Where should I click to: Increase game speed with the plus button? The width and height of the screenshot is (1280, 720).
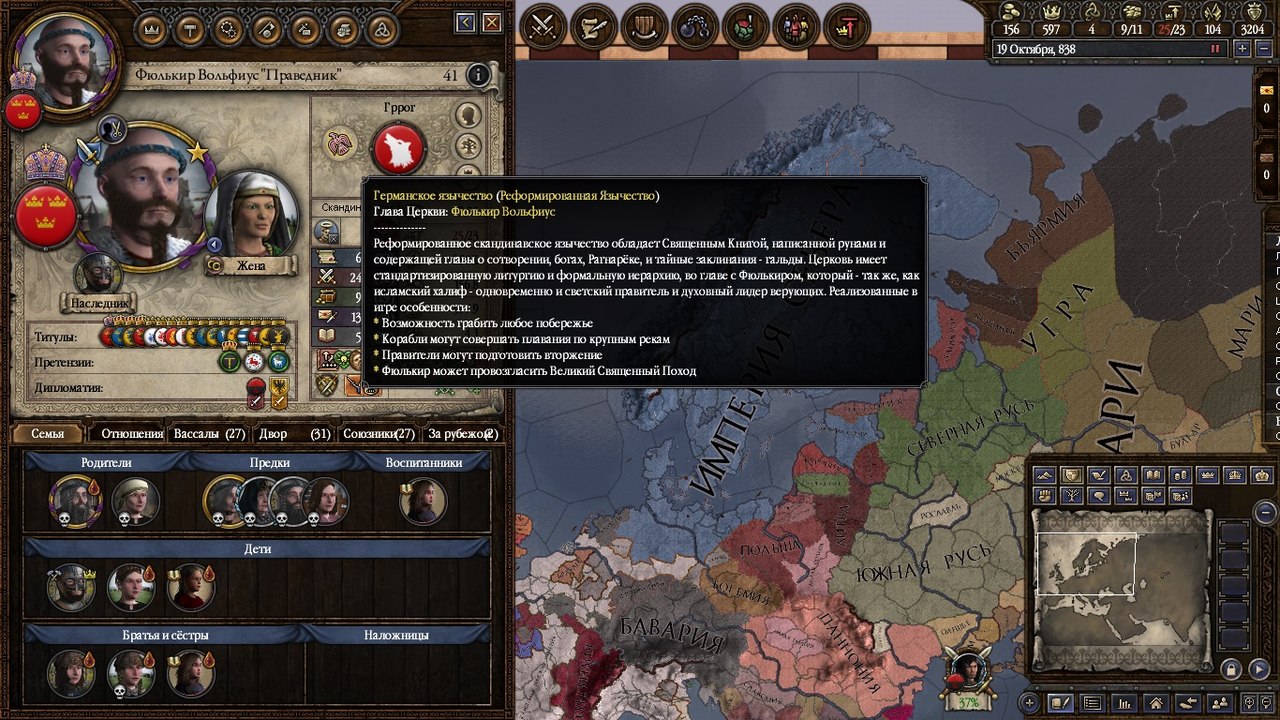1242,48
